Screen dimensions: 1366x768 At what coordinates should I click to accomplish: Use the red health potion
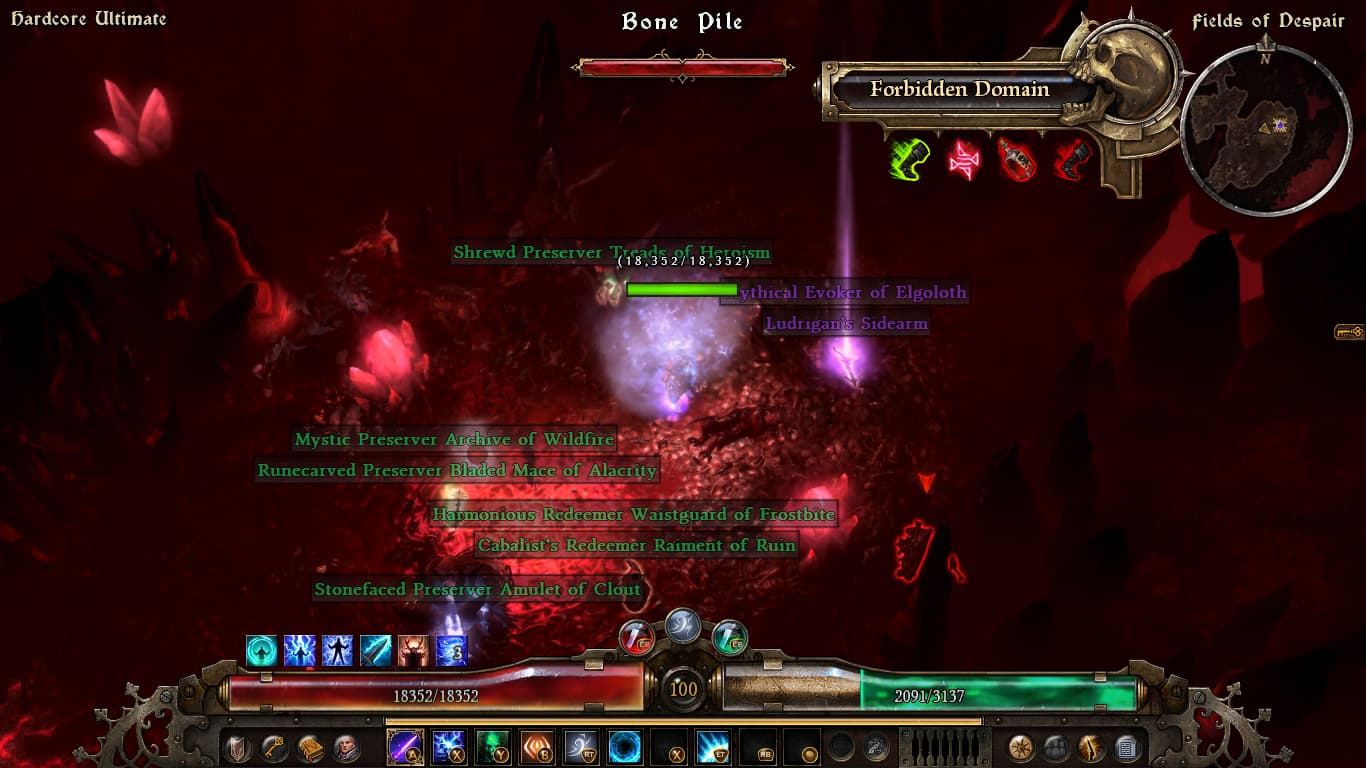click(x=636, y=637)
